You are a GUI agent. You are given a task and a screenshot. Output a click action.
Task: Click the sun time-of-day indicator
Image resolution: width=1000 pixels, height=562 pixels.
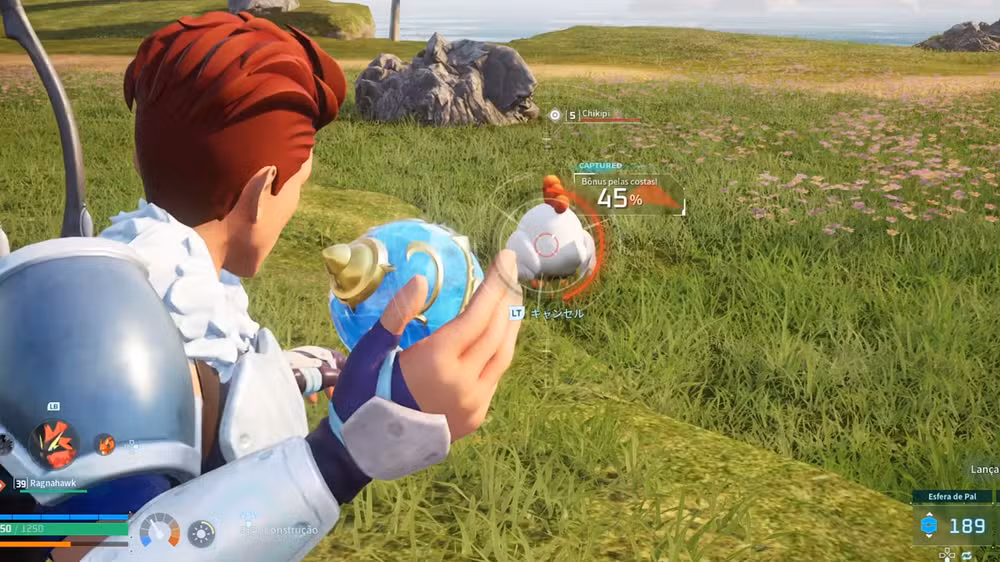click(x=201, y=533)
